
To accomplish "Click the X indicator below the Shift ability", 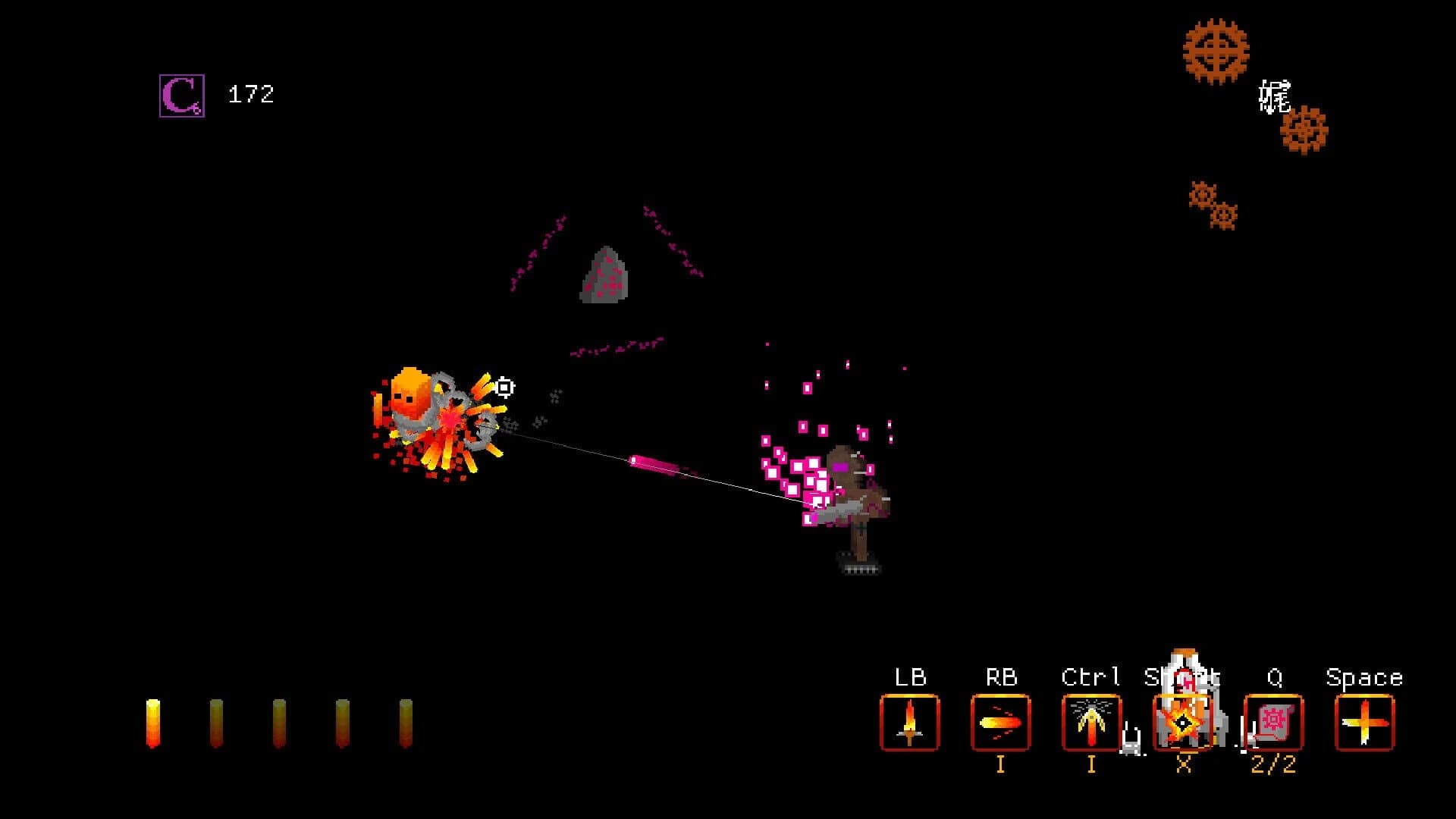I will (1185, 766).
